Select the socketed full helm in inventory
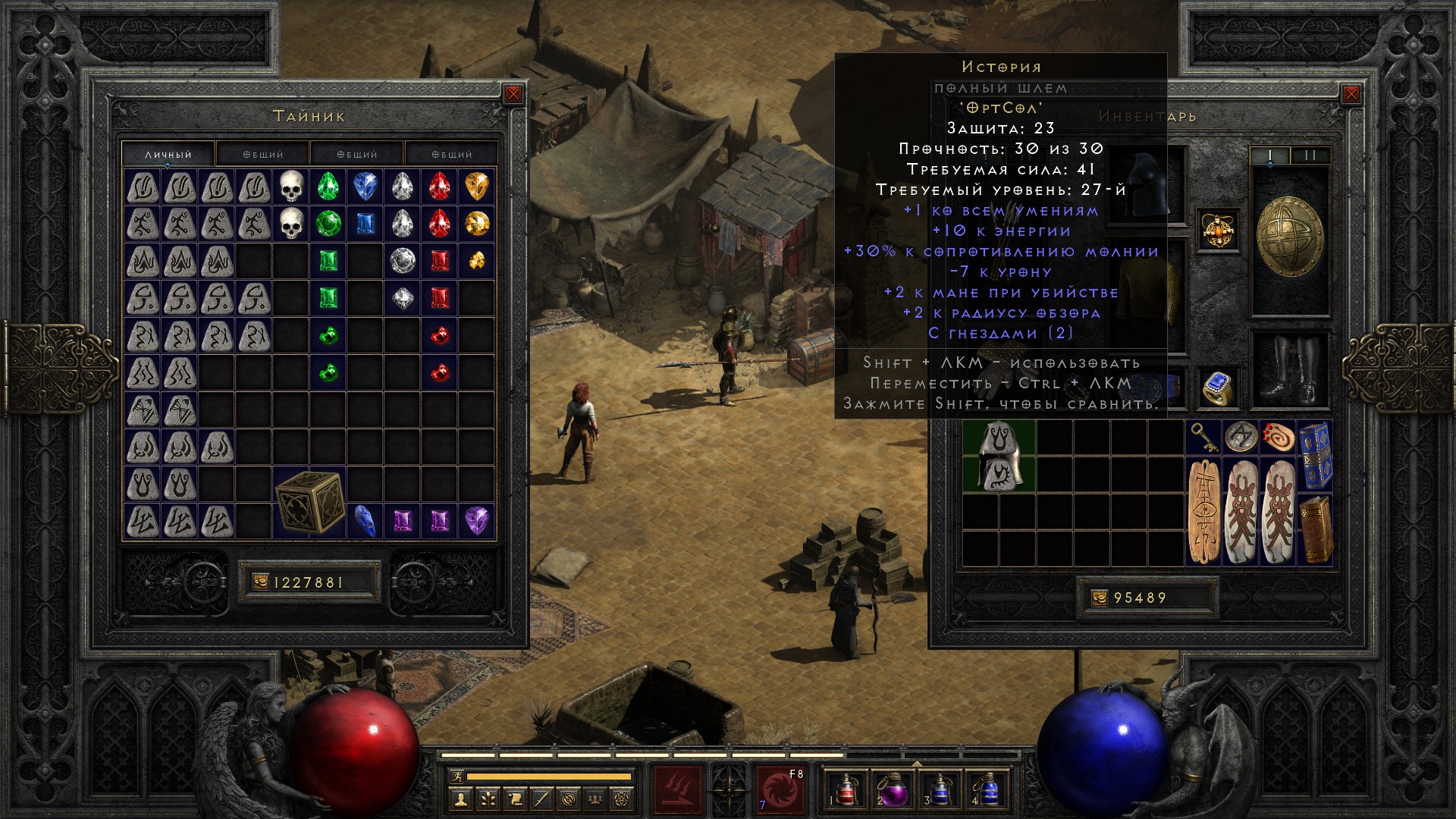 [x=999, y=457]
